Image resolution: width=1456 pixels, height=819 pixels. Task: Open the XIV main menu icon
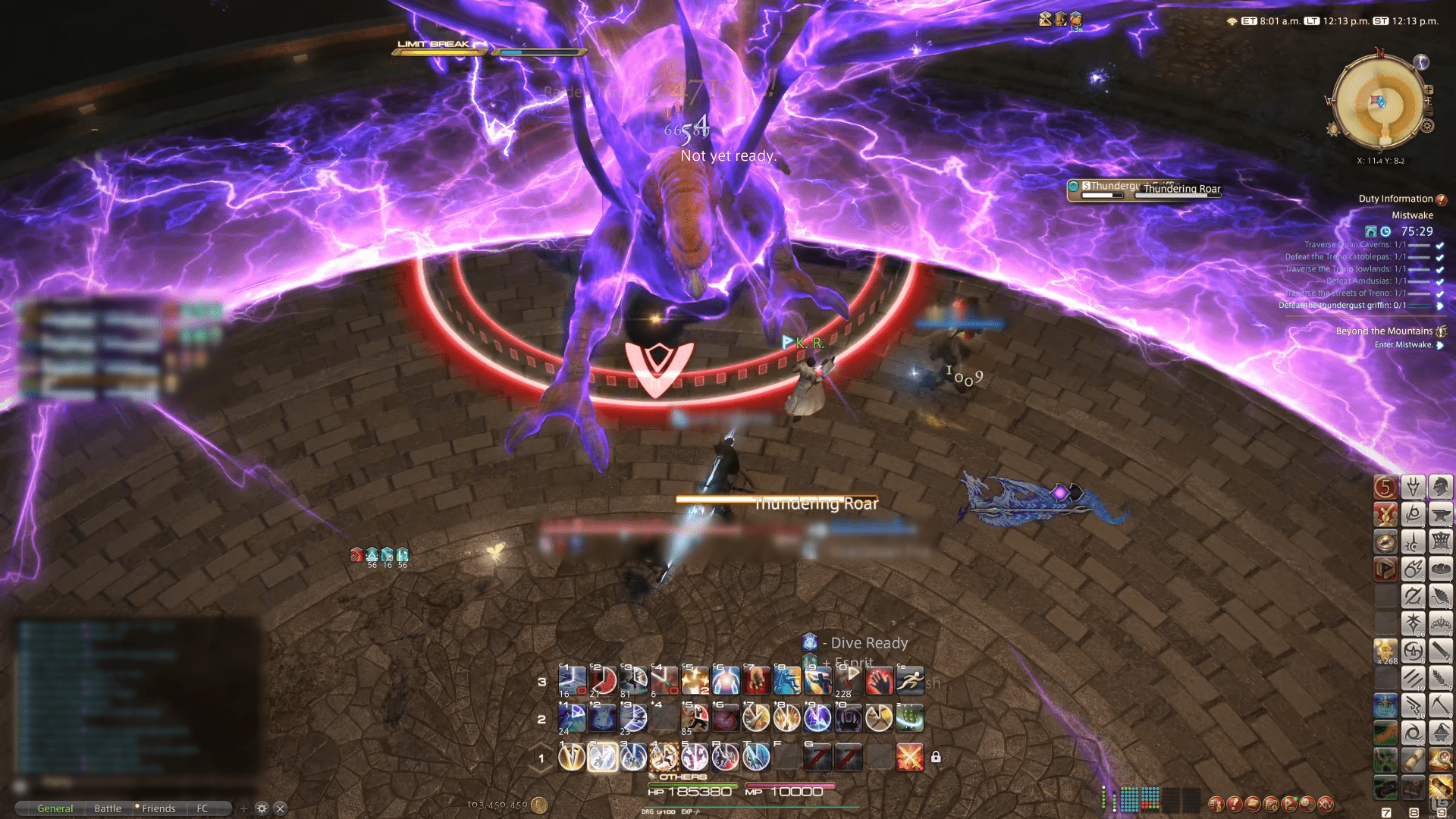pyautogui.click(x=1326, y=803)
